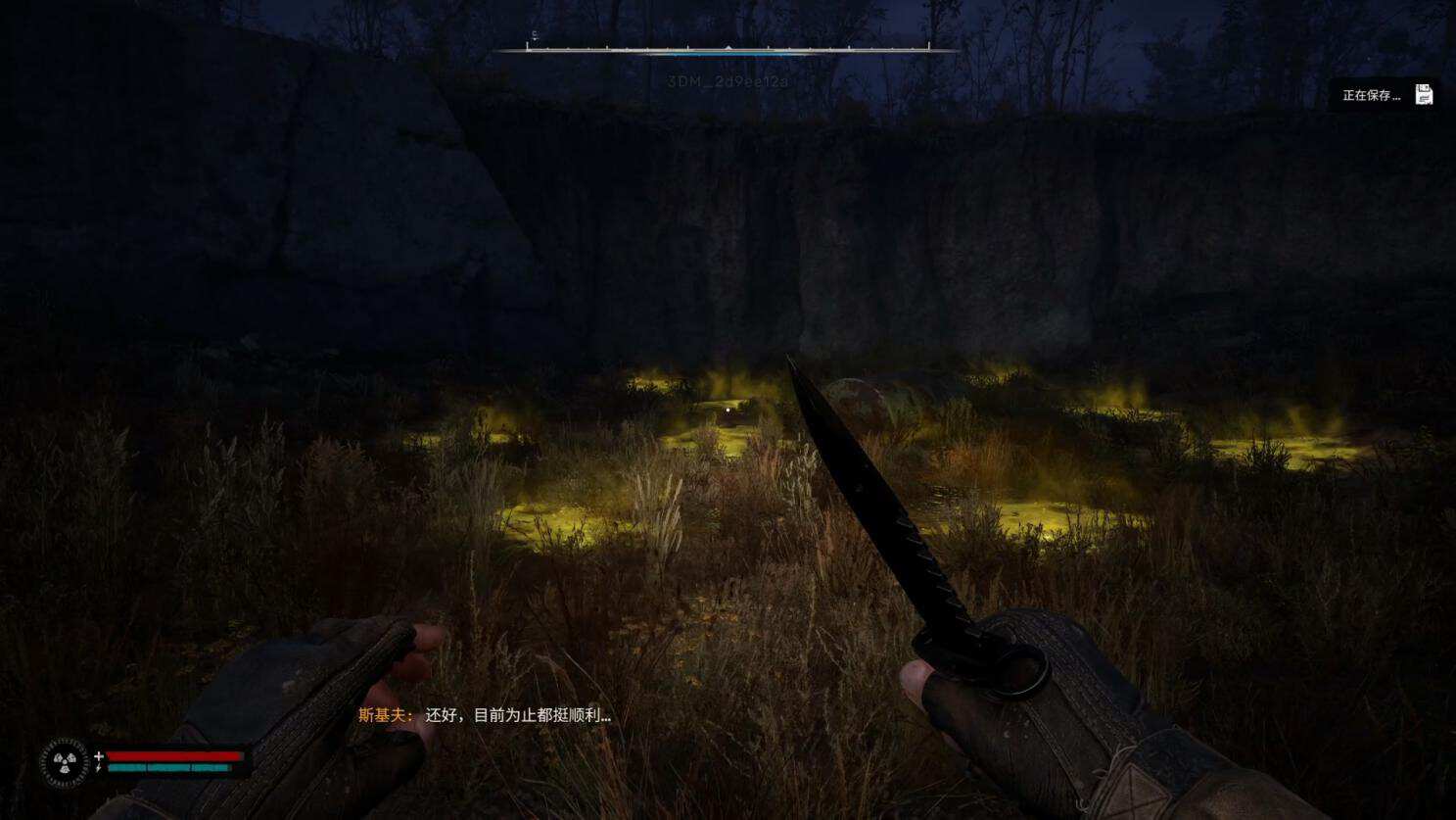1456x820 pixels.
Task: Click the compass bar at top
Action: coord(727,47)
